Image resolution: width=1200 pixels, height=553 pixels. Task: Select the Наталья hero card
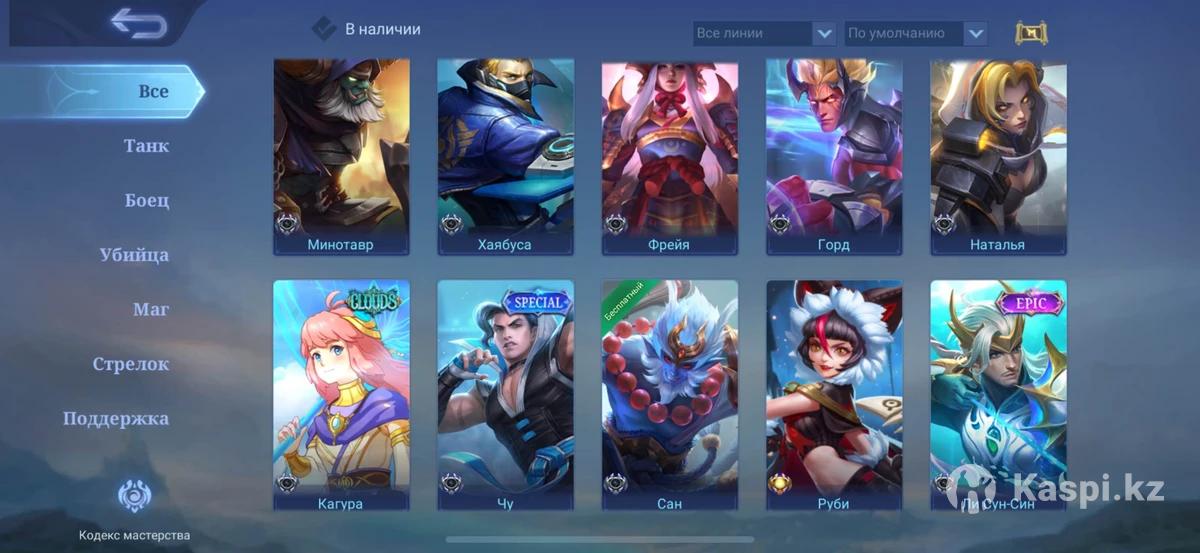tap(997, 156)
